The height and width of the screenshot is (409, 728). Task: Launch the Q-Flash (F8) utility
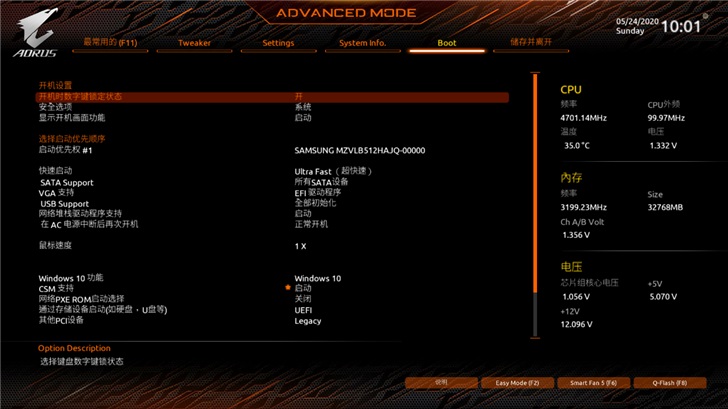670,382
